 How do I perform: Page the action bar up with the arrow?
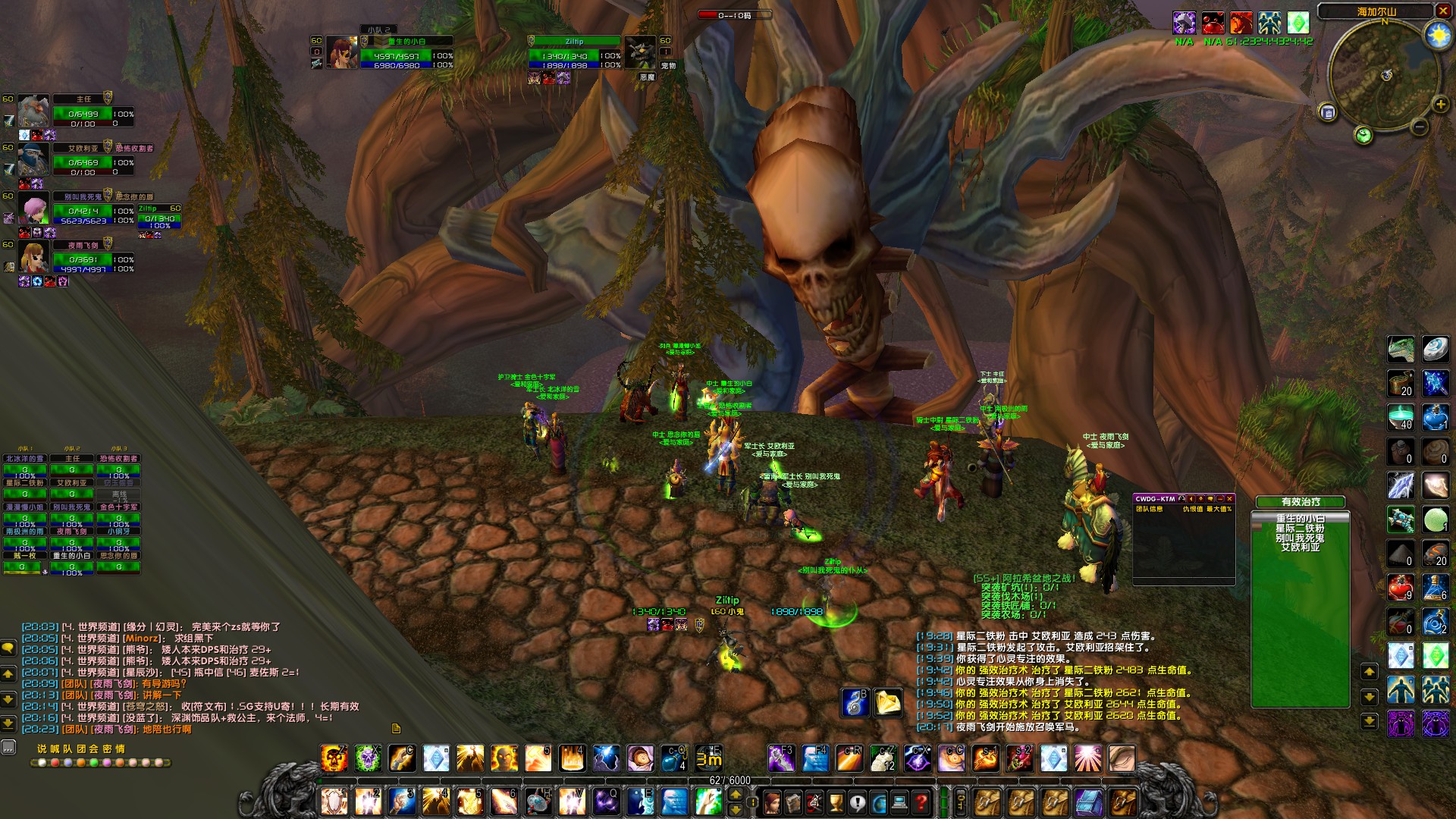[736, 795]
